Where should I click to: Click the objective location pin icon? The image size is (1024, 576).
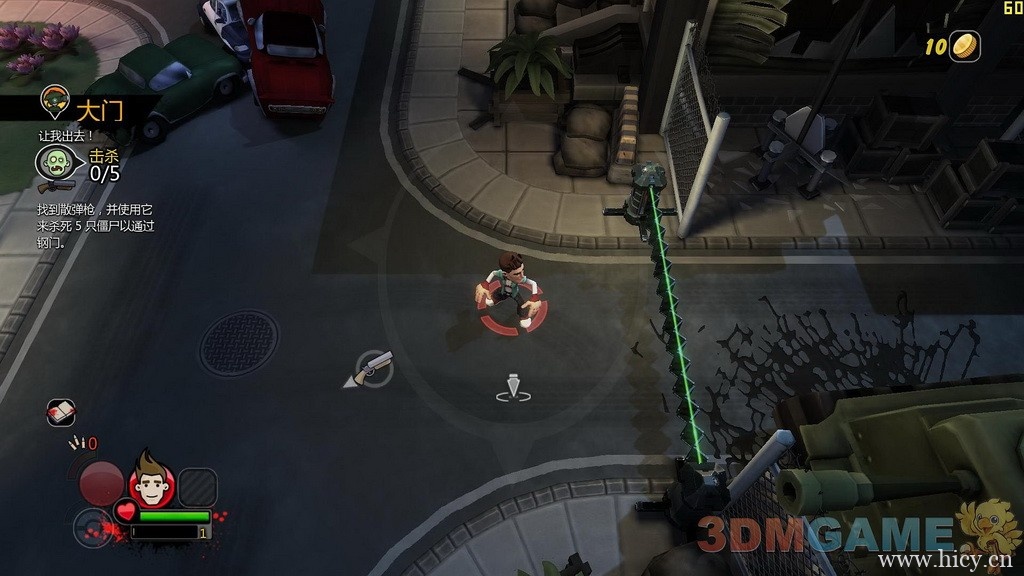coord(52,100)
